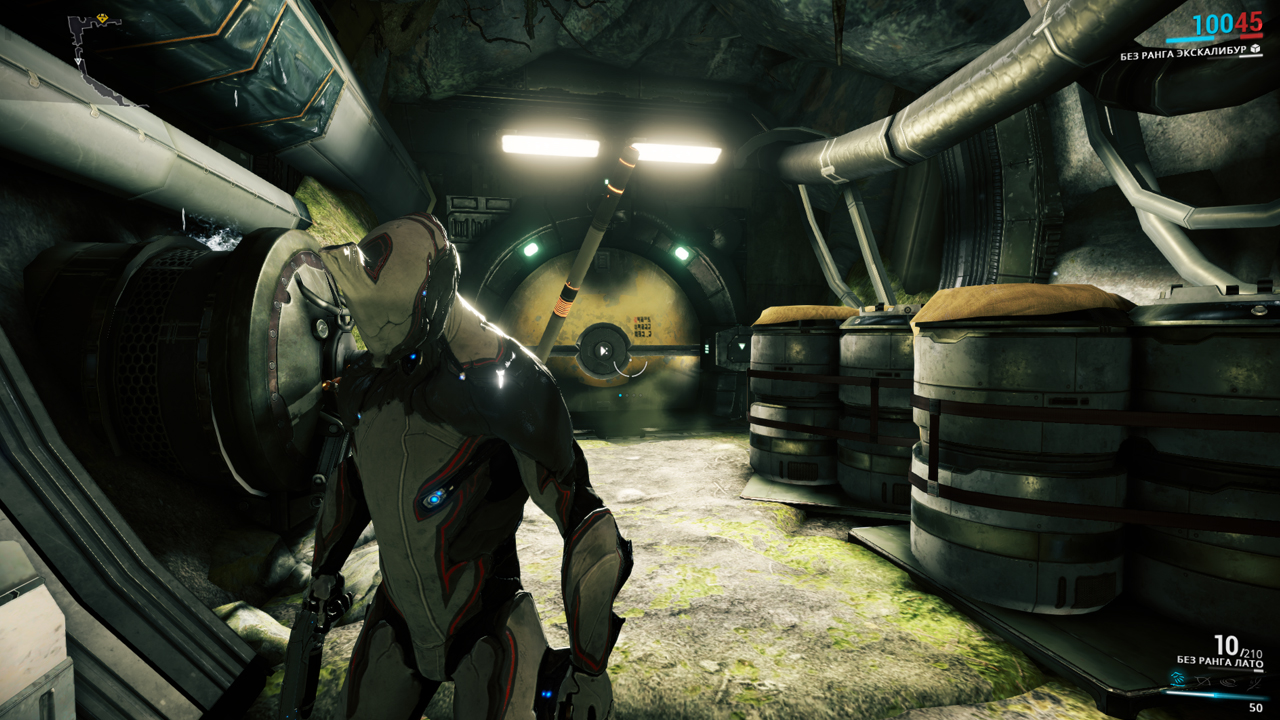Click the shield counter showing 100
This screenshot has width=1280, height=720.
coord(1211,23)
